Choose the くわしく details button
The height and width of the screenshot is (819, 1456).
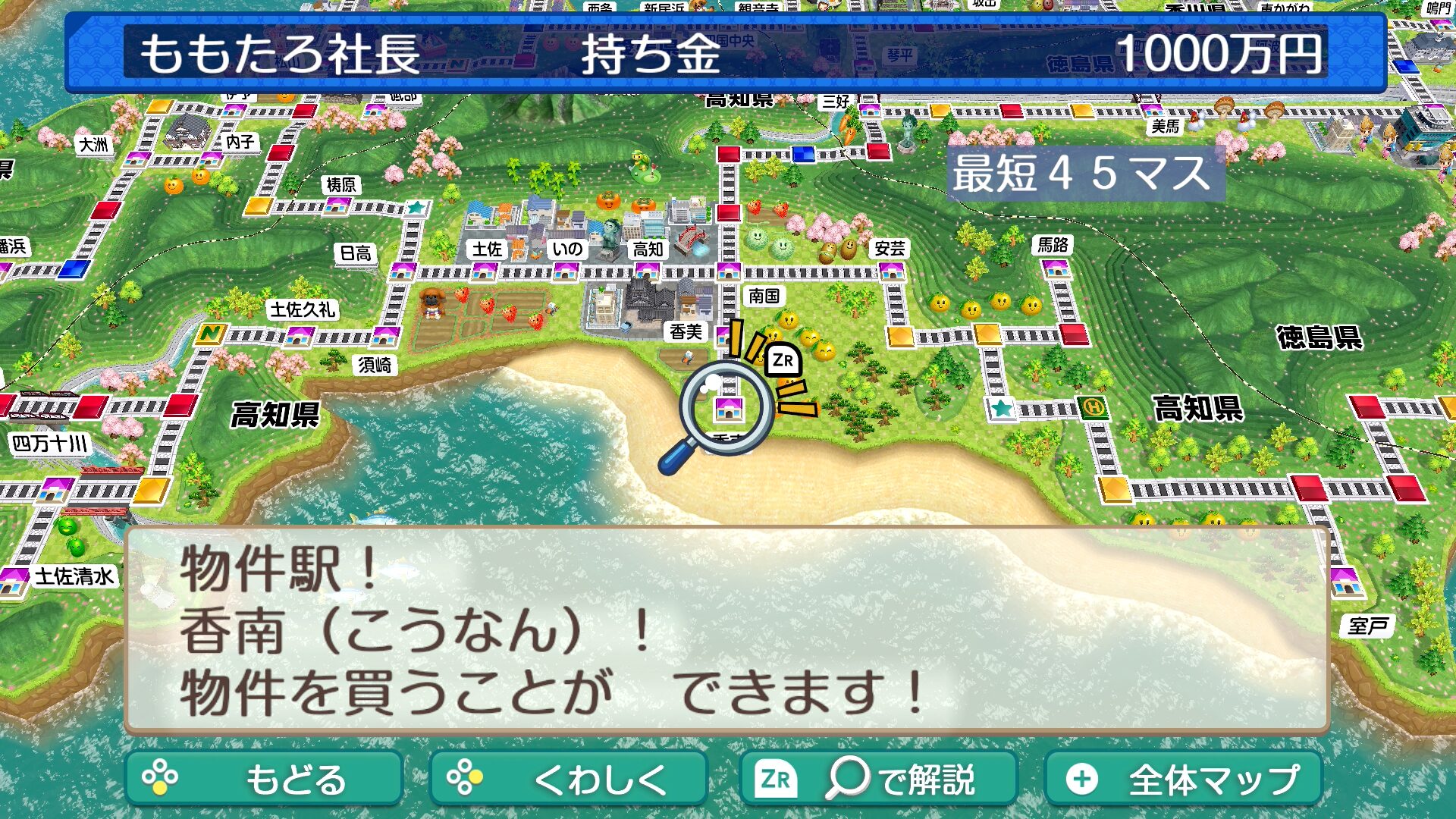(x=568, y=779)
